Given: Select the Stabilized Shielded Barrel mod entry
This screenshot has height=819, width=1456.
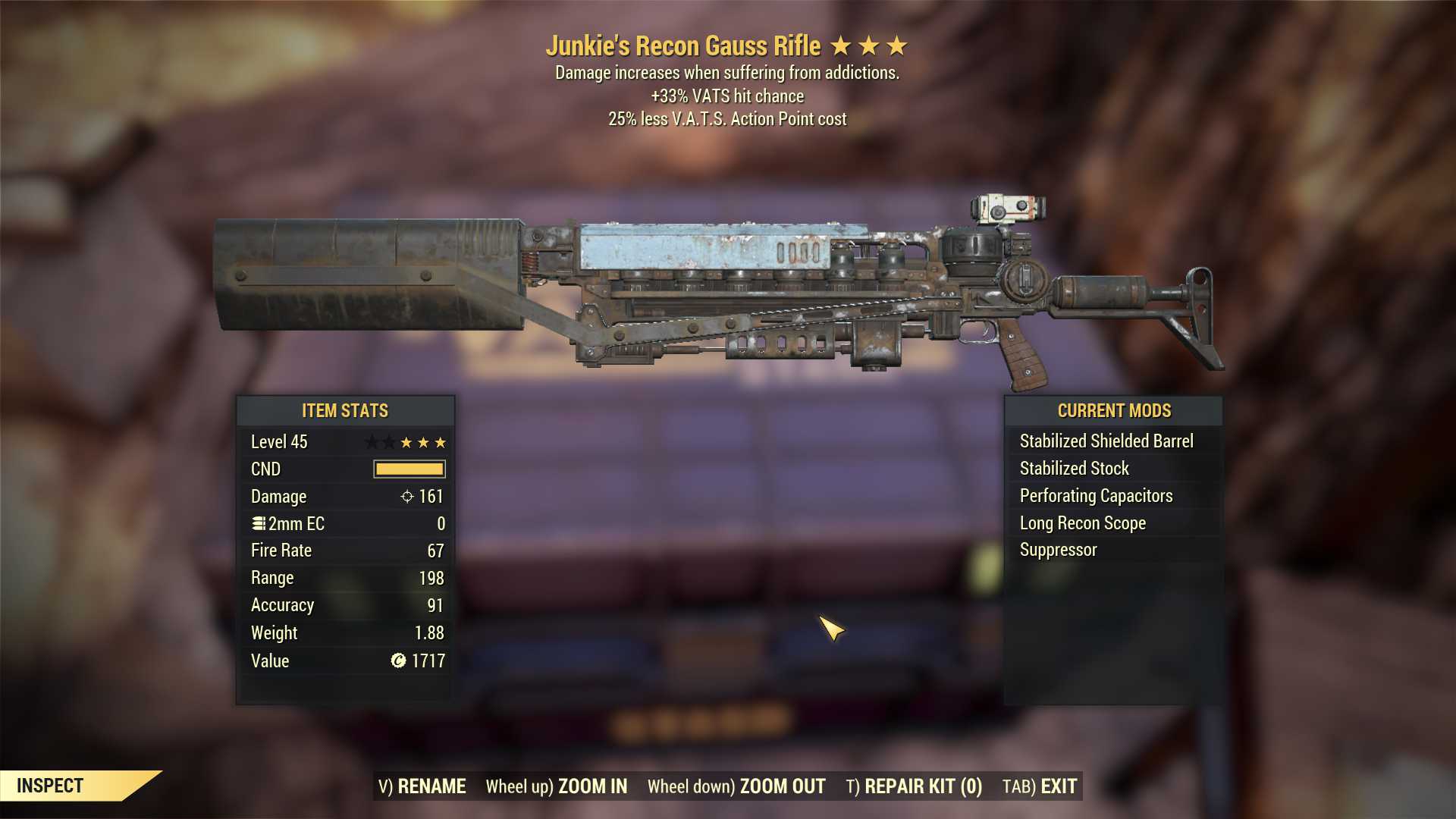Looking at the screenshot, I should (x=1107, y=441).
